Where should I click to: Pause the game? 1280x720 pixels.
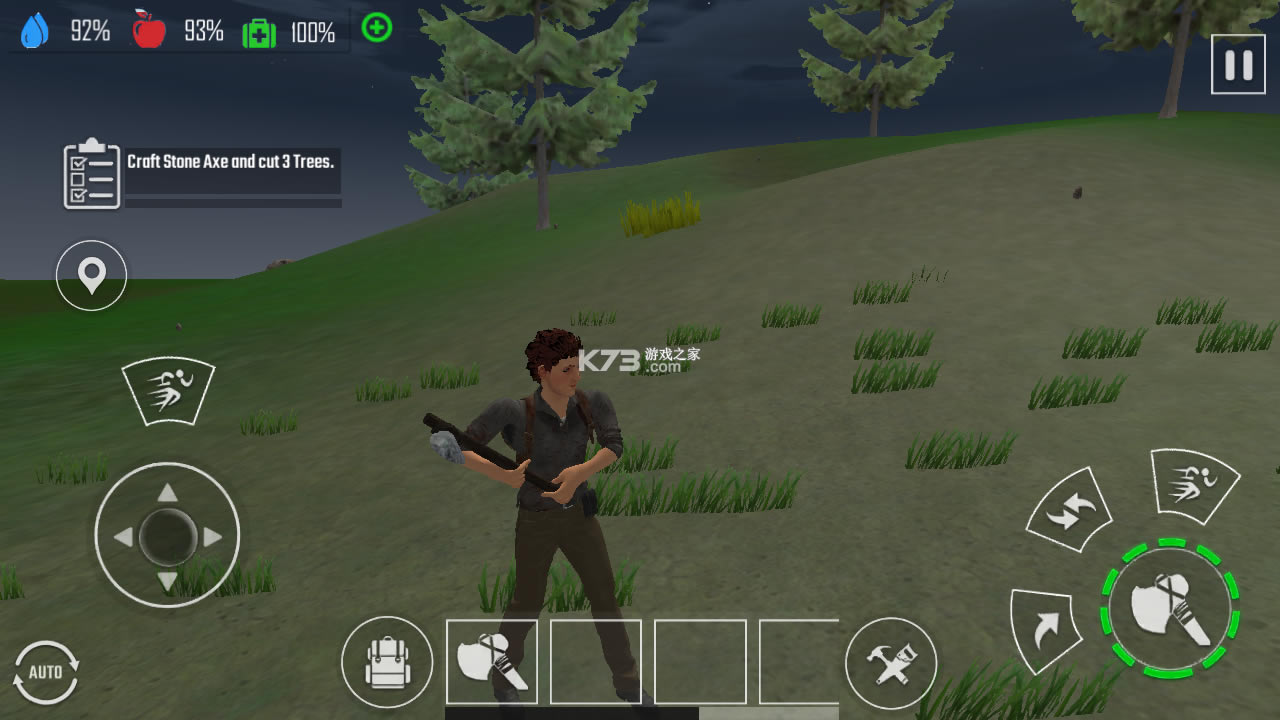pyautogui.click(x=1237, y=65)
